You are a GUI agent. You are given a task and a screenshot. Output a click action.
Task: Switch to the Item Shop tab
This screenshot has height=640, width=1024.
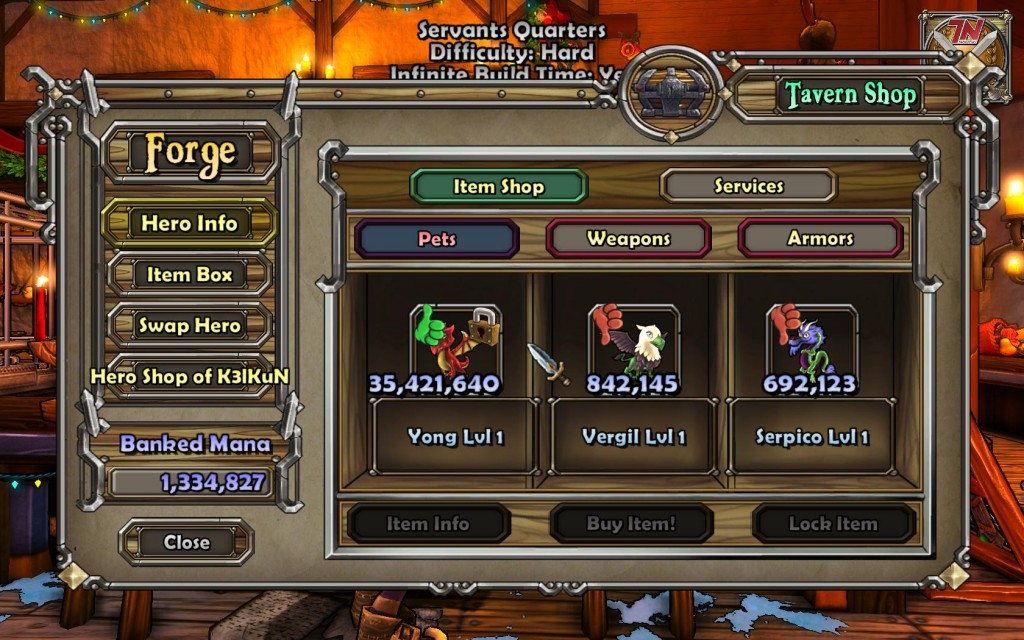(498, 186)
